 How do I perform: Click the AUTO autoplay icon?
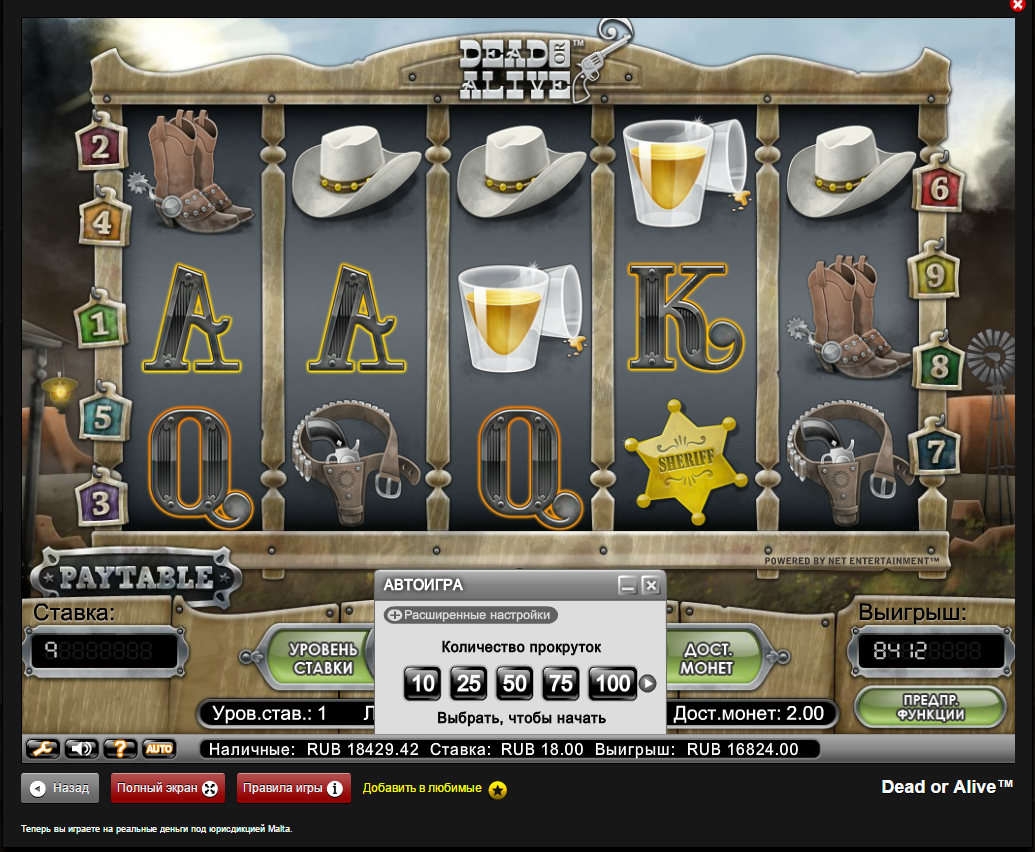pos(159,748)
